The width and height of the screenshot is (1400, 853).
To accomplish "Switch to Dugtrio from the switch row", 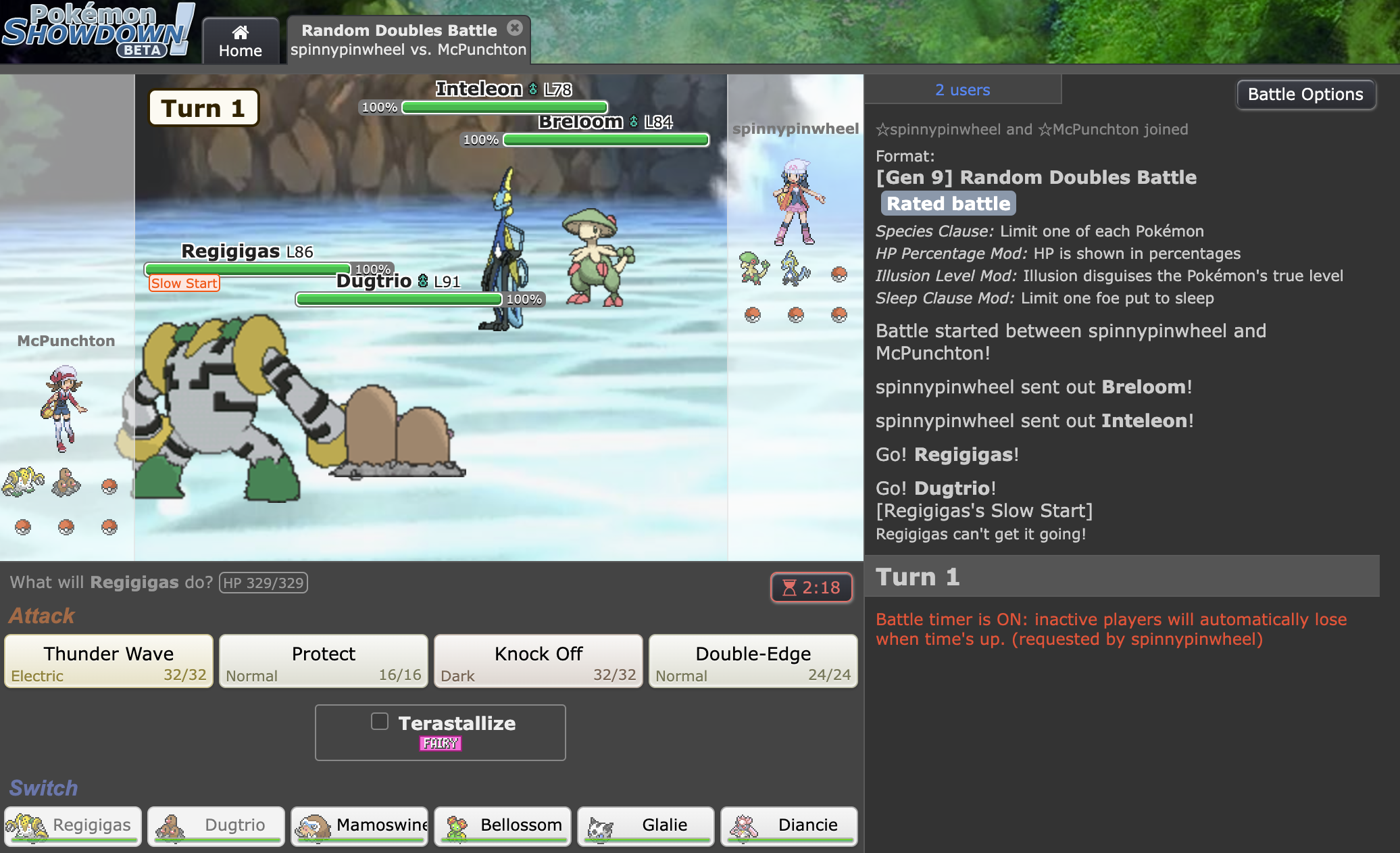I will click(215, 826).
